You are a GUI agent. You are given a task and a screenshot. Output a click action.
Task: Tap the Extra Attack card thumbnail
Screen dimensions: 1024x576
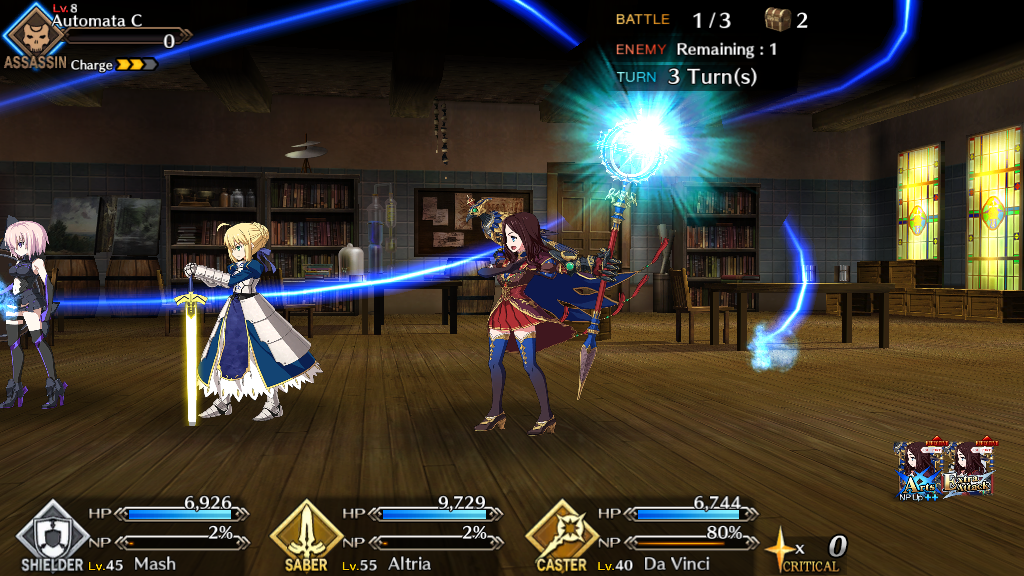(x=968, y=468)
